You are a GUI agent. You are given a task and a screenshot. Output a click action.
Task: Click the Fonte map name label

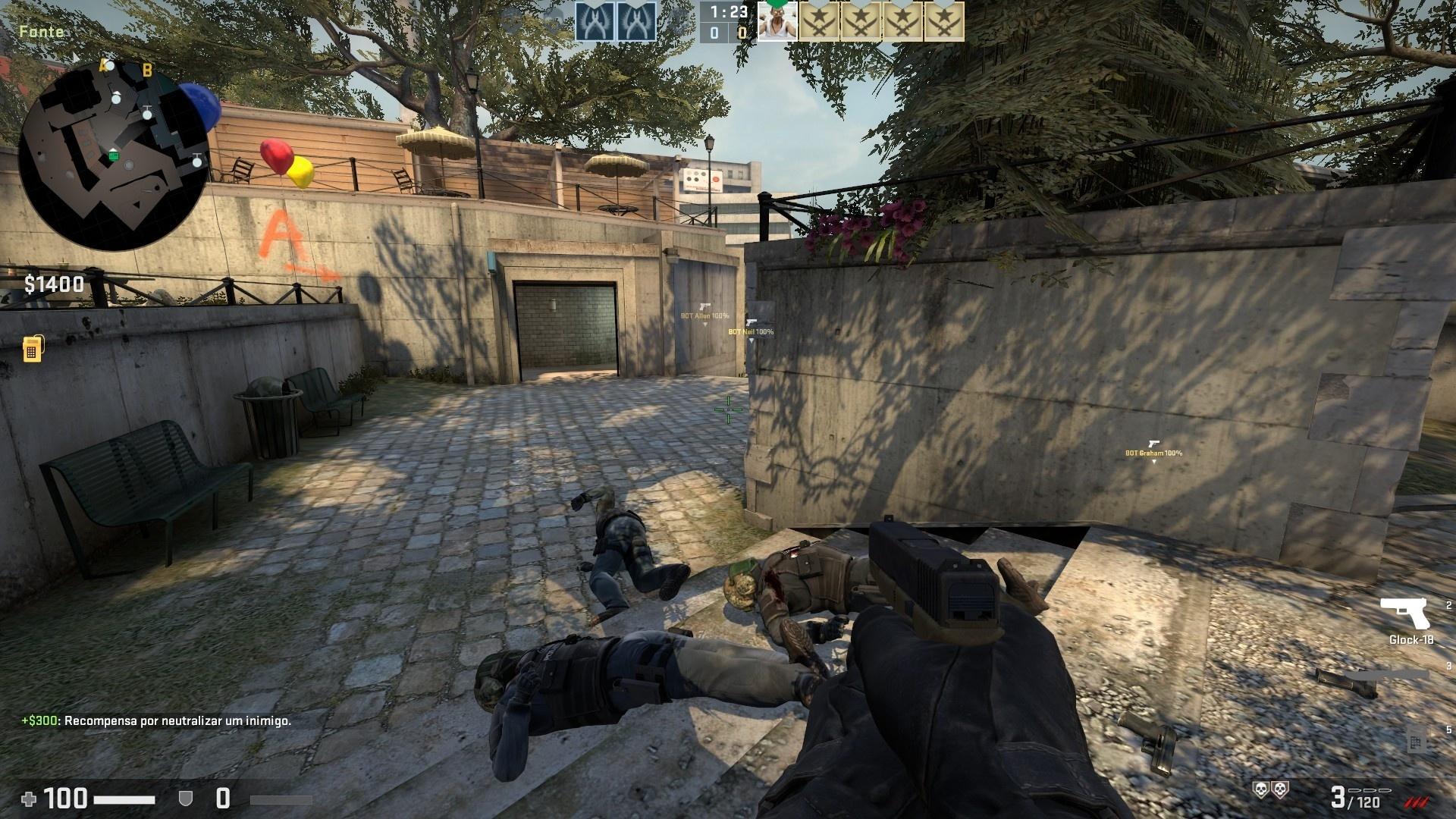pos(42,33)
